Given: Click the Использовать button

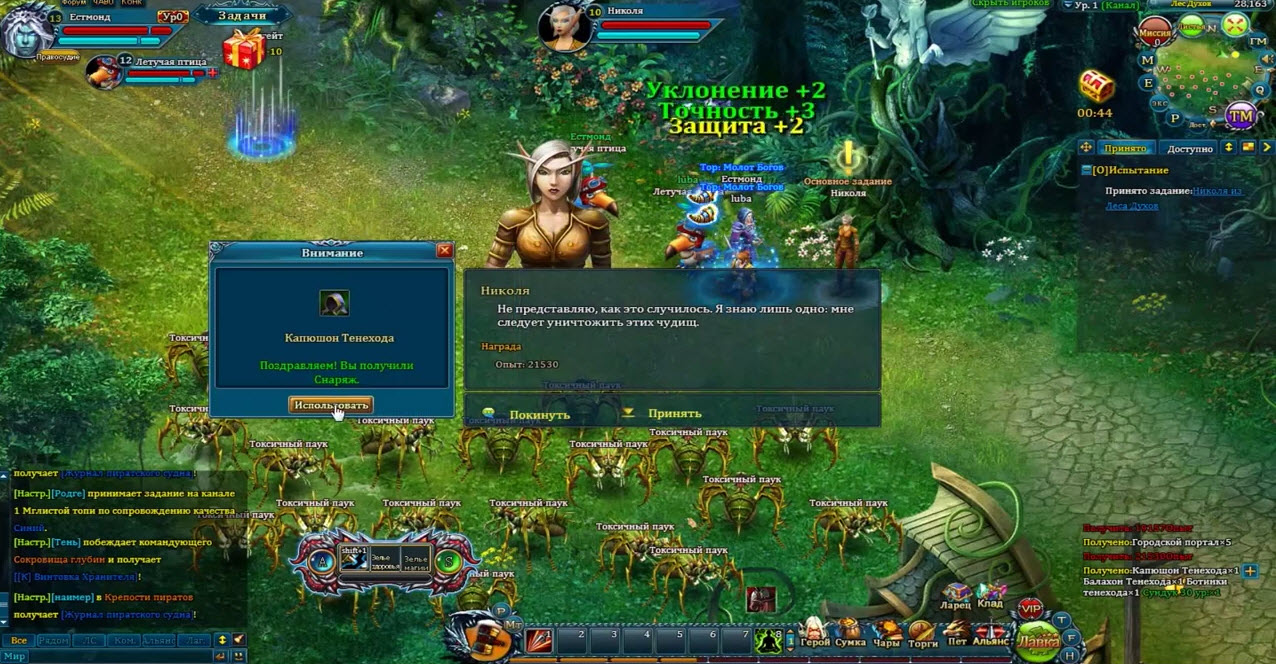Looking at the screenshot, I should click(330, 405).
